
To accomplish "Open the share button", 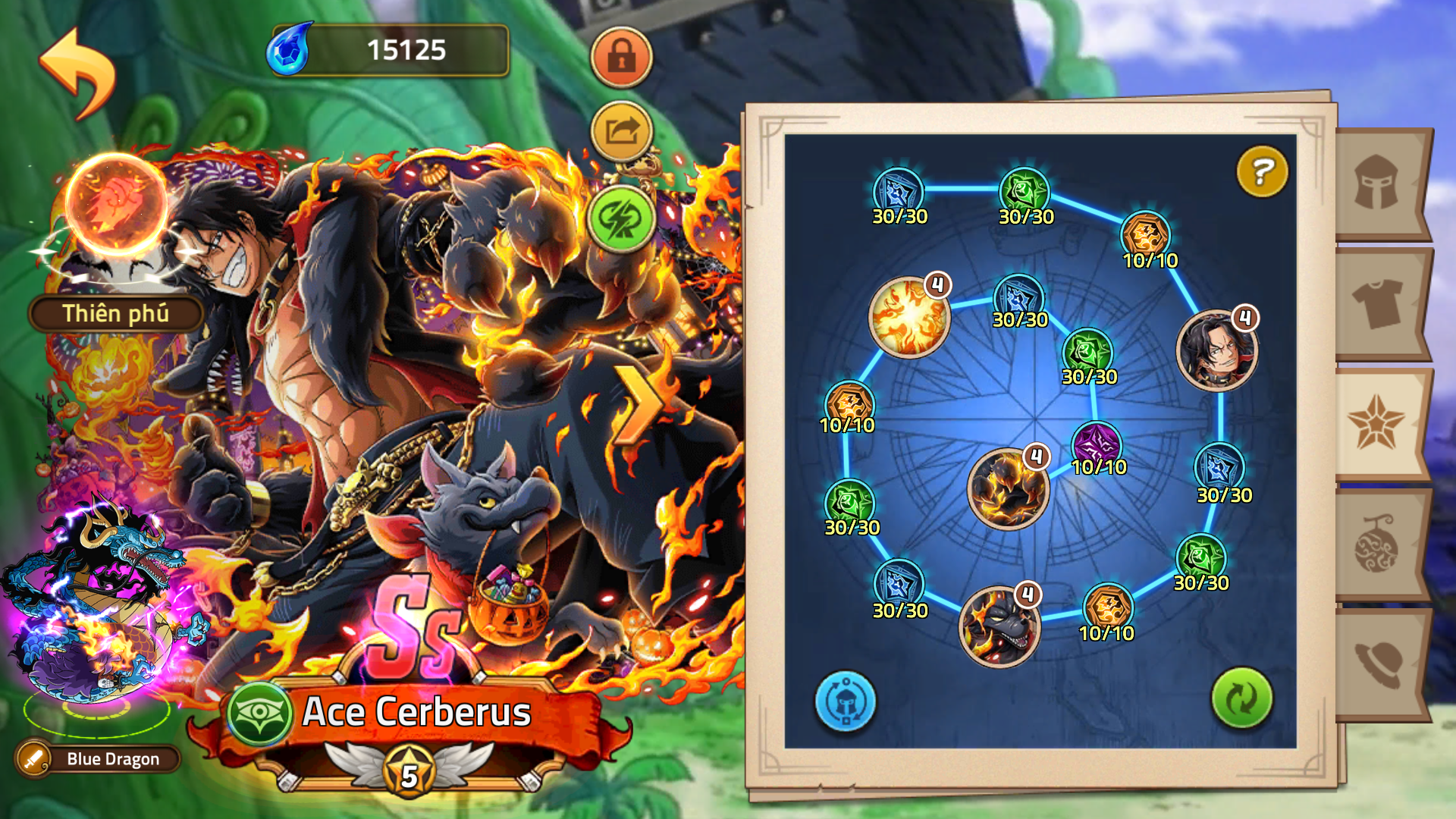I will pyautogui.click(x=621, y=132).
